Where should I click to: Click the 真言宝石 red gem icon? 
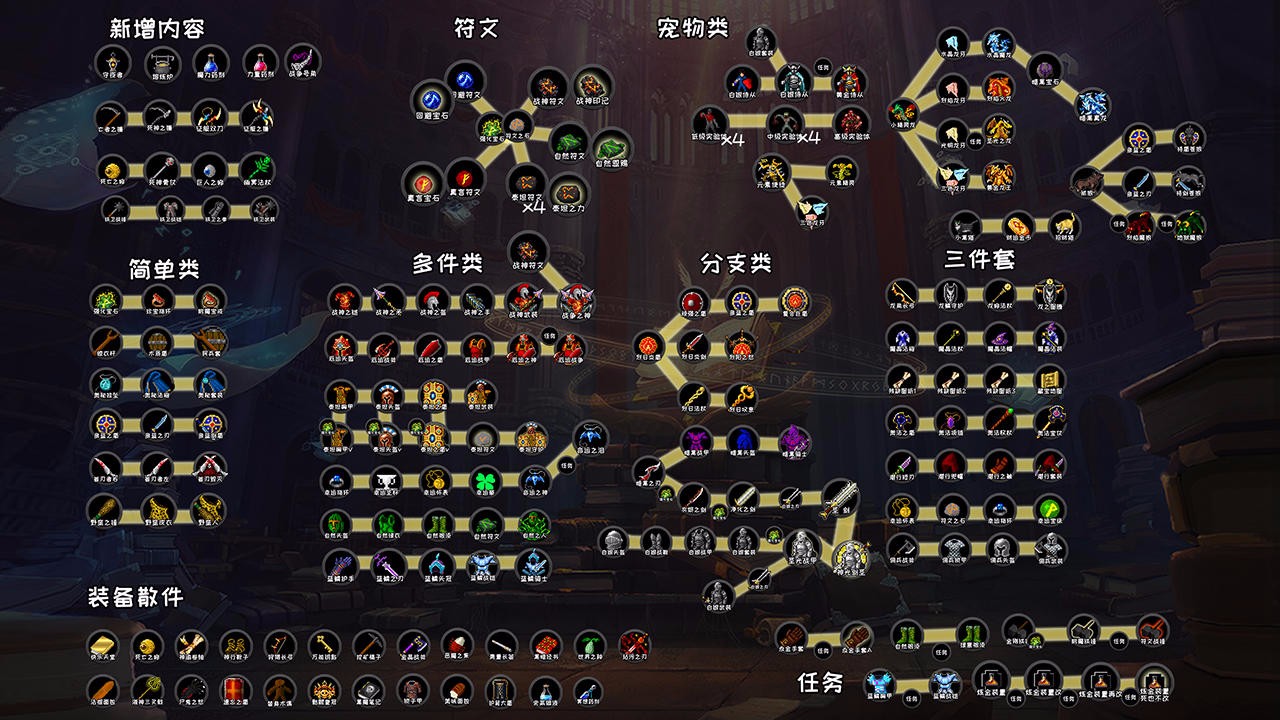click(x=424, y=182)
